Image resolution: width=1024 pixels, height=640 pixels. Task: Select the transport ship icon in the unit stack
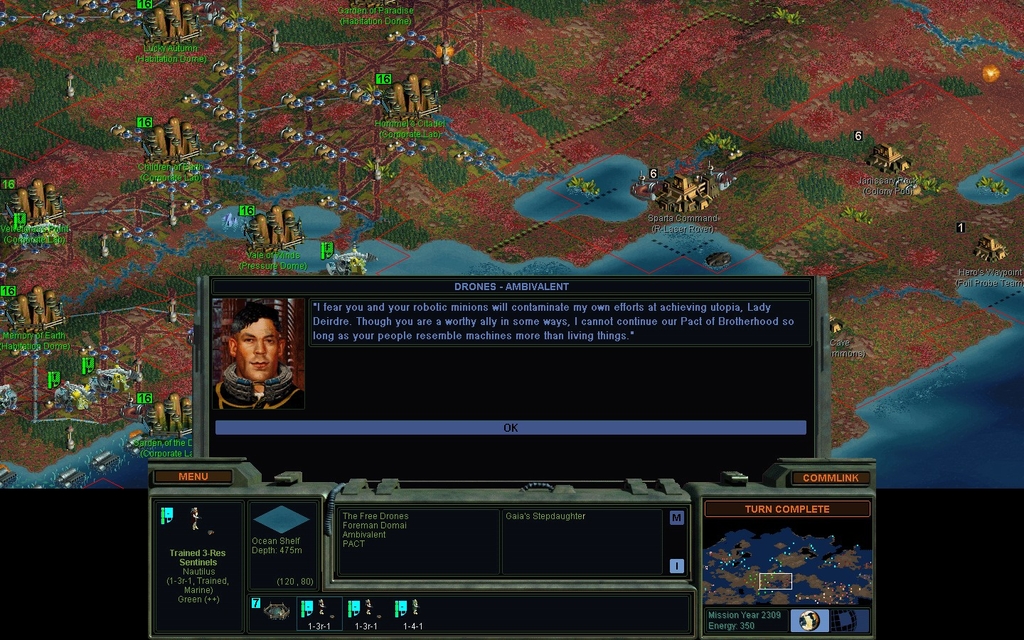[x=277, y=611]
